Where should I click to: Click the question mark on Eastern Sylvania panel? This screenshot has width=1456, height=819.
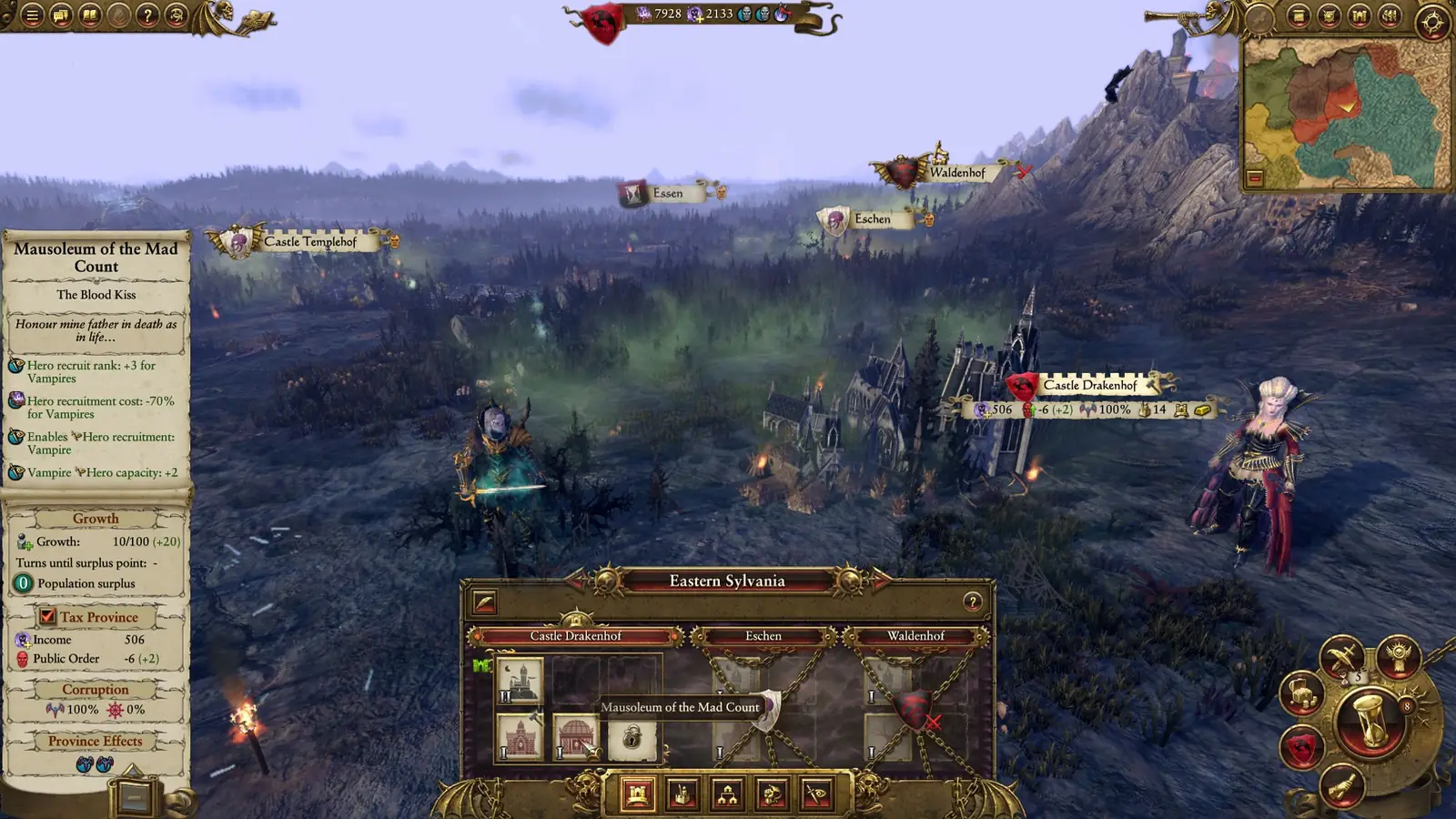click(x=972, y=601)
